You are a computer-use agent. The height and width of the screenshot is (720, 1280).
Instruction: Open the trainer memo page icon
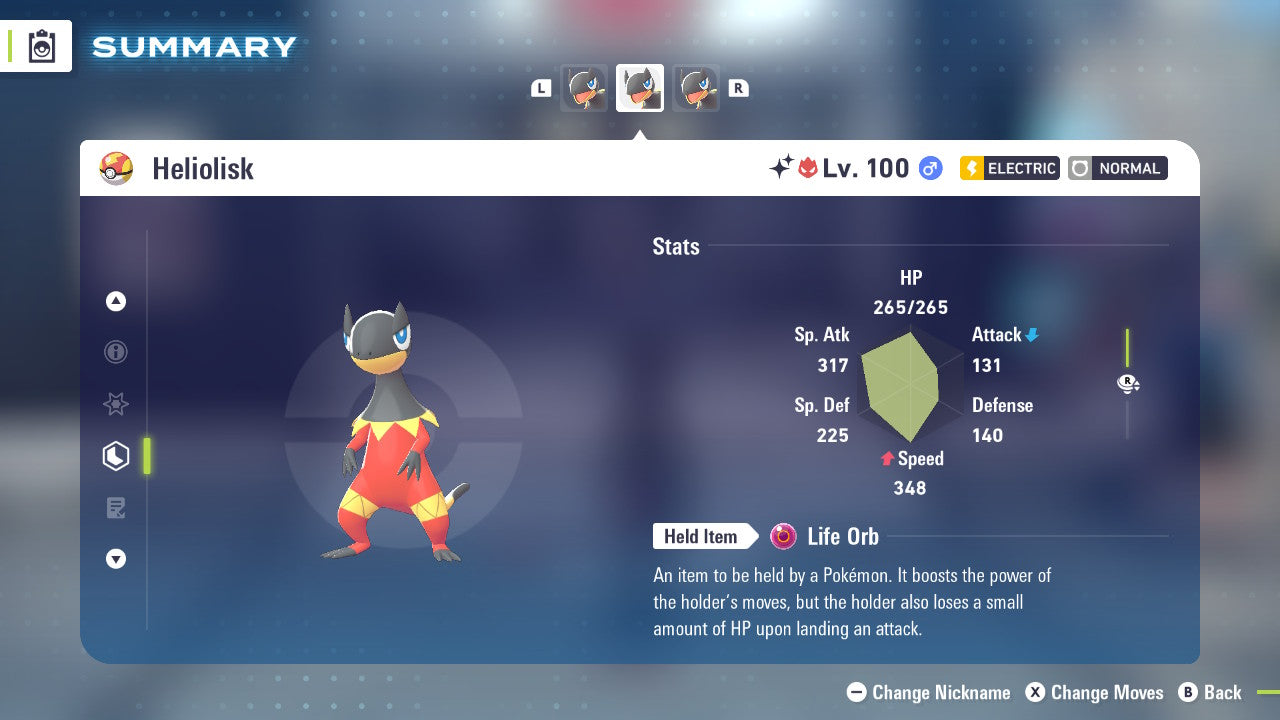(x=116, y=508)
